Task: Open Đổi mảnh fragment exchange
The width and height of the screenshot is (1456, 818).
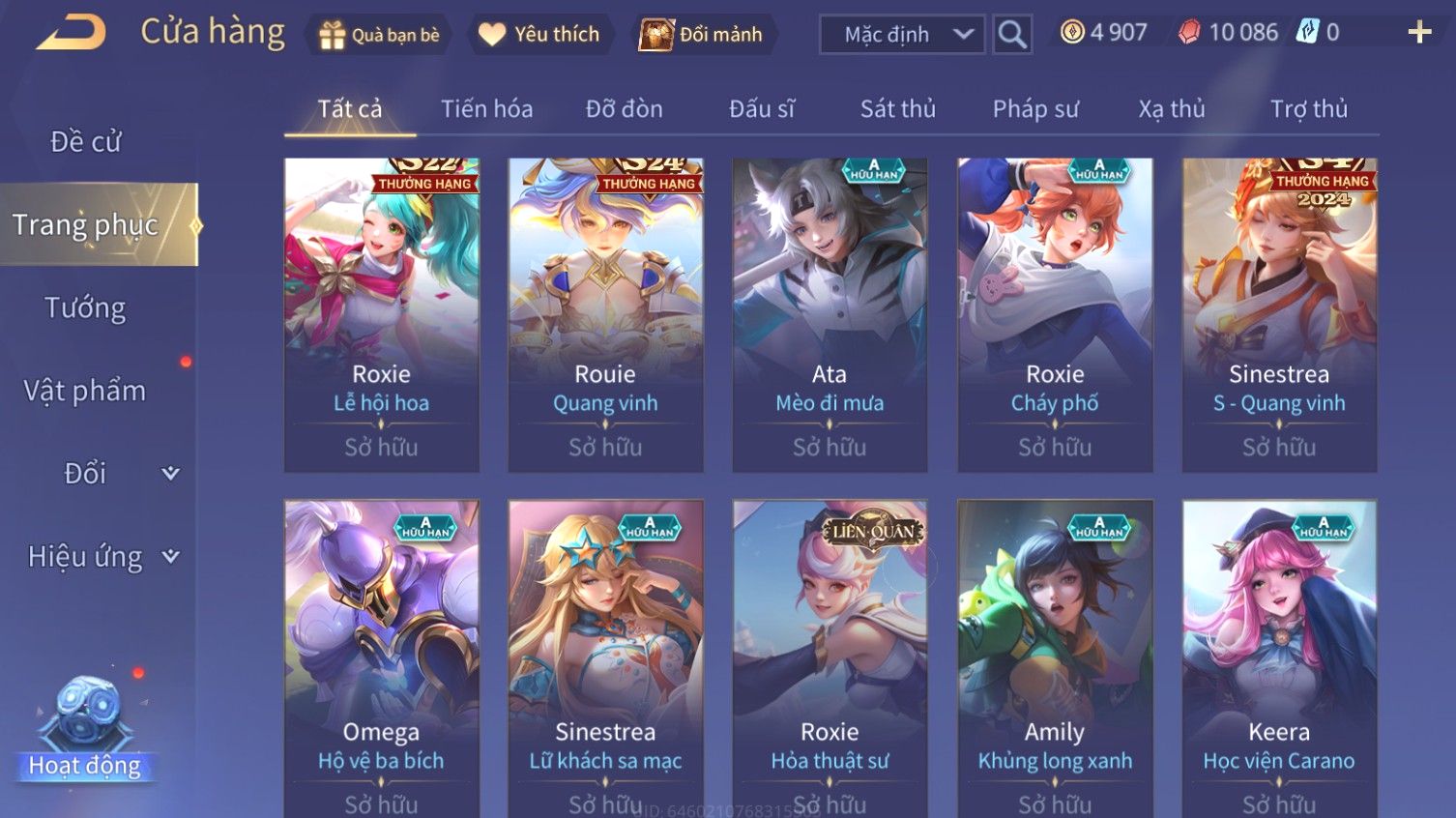Action: pyautogui.click(x=702, y=35)
